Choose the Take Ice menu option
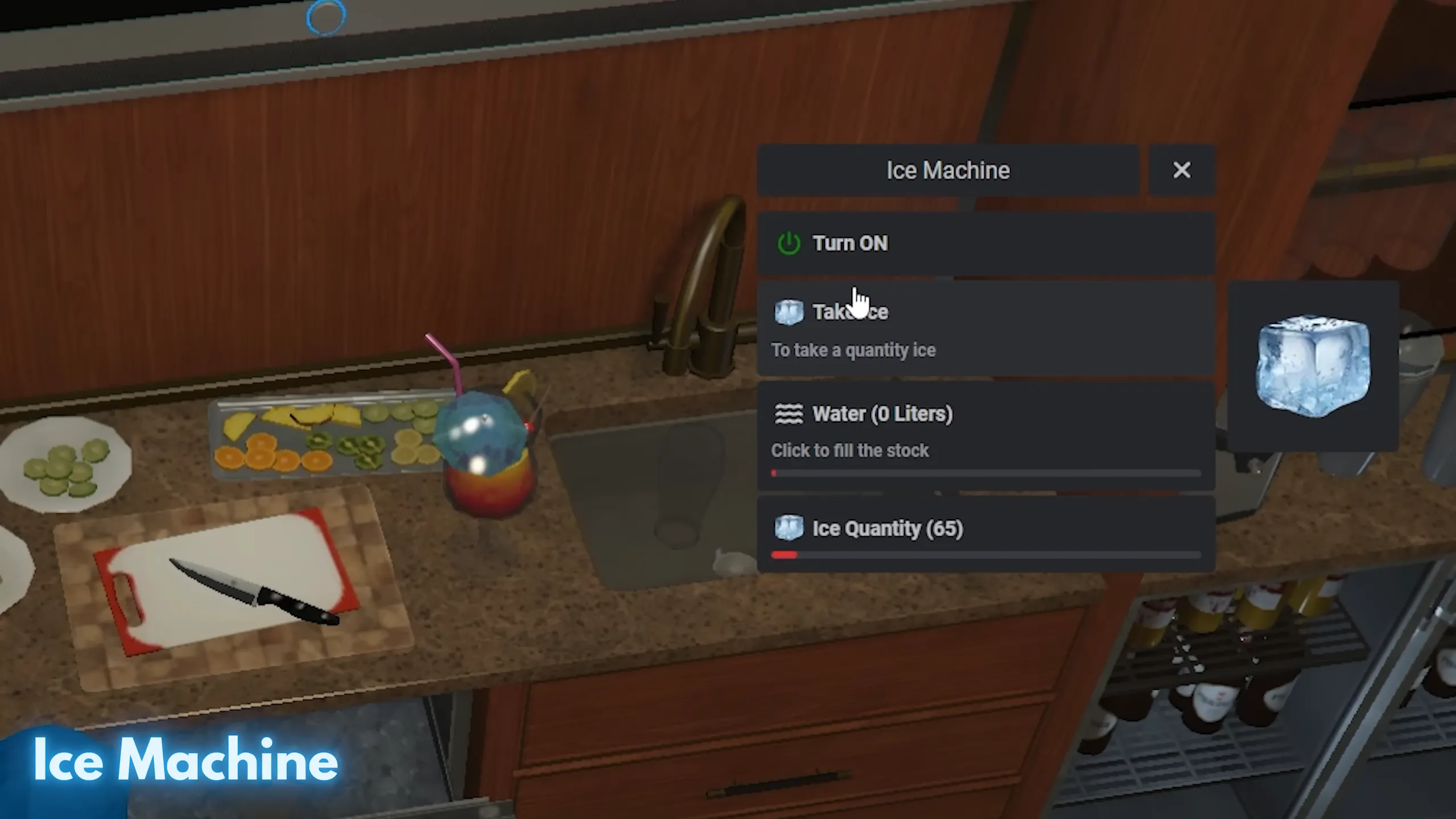The width and height of the screenshot is (1456, 819). 851,312
